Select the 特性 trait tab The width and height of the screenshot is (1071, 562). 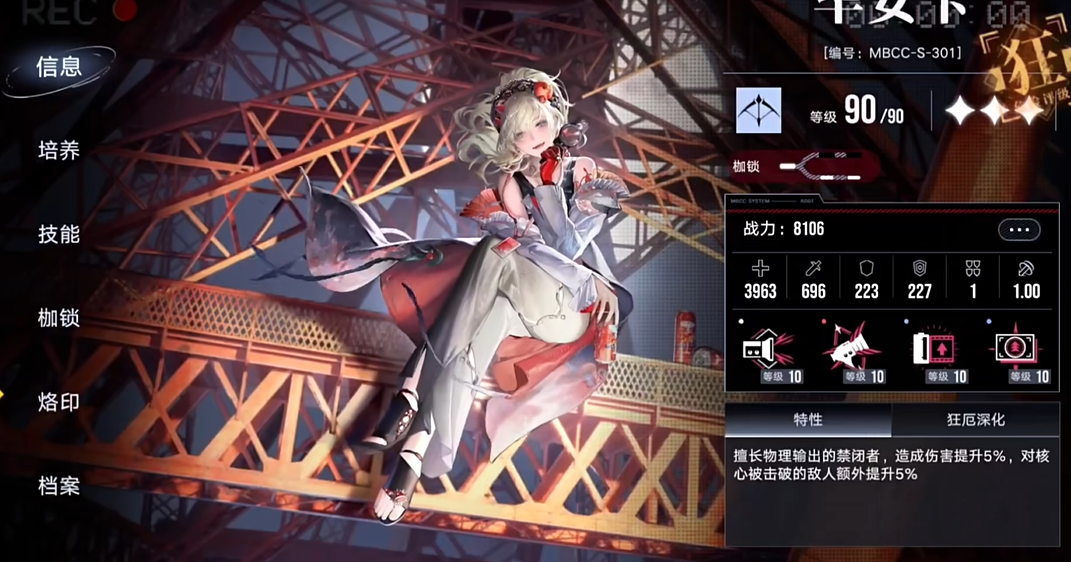[x=808, y=420]
